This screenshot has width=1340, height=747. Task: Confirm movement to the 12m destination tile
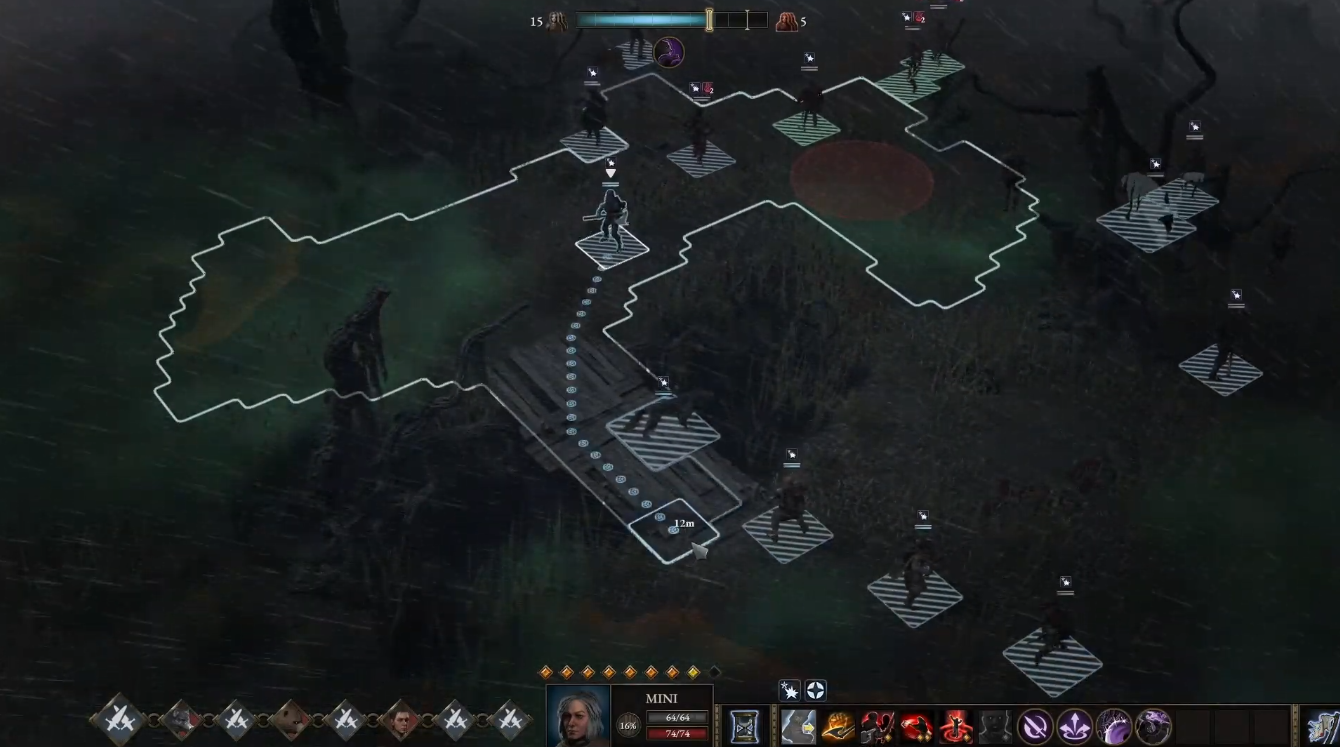click(672, 530)
